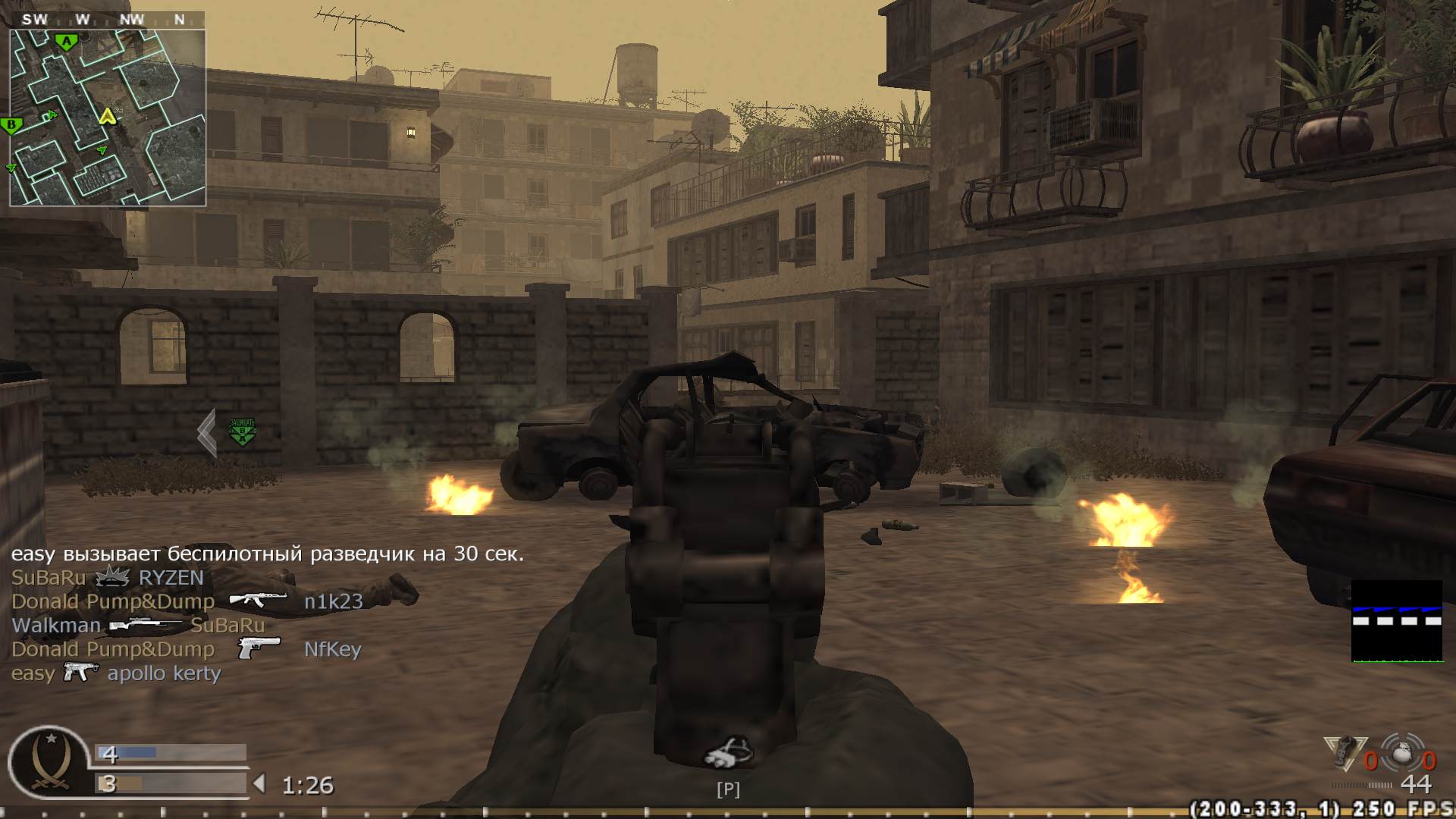Click the Donald Pump&Dump player name

click(x=112, y=601)
